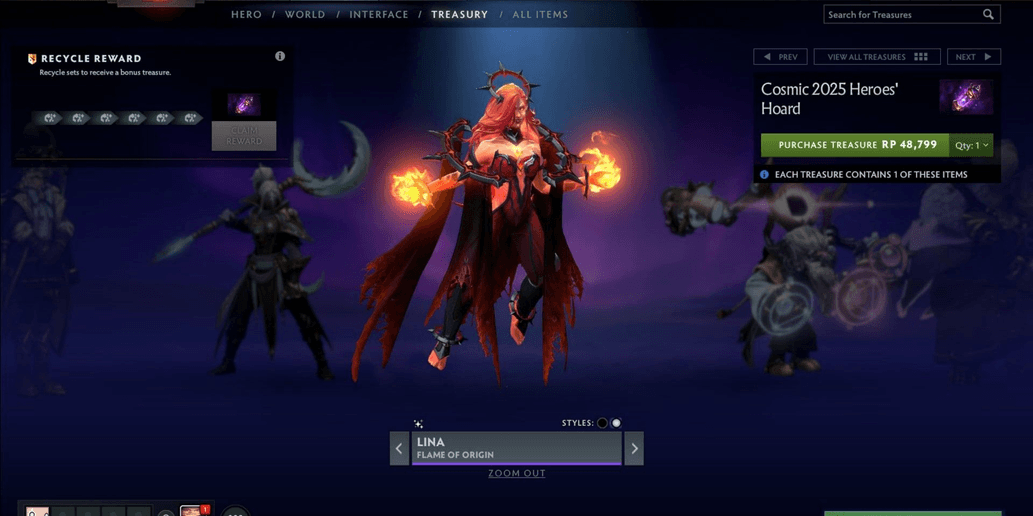Select the Treasury tab
The image size is (1033, 516).
click(459, 15)
